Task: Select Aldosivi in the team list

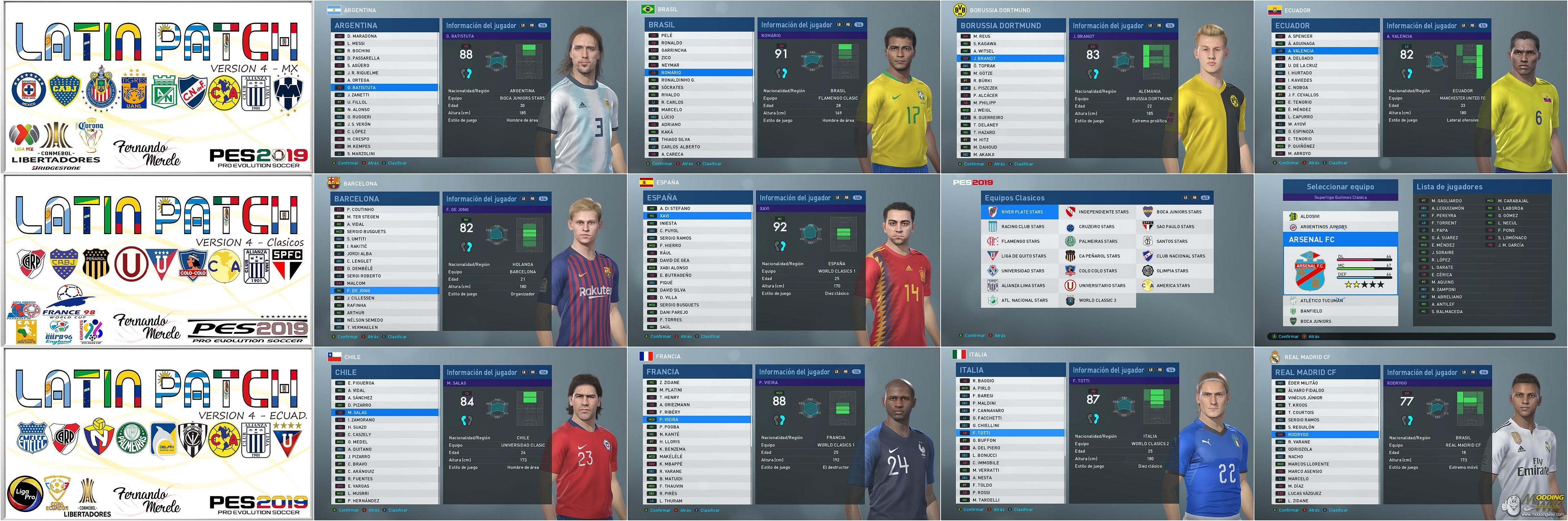Action: coord(1310,216)
